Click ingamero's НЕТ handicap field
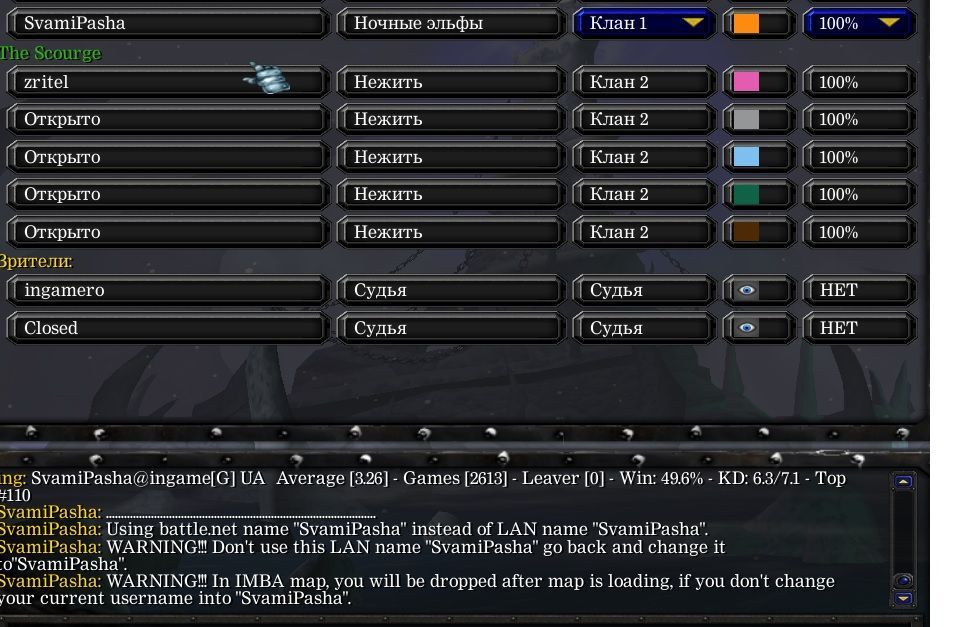Viewport: 960px width, 627px height. [860, 290]
